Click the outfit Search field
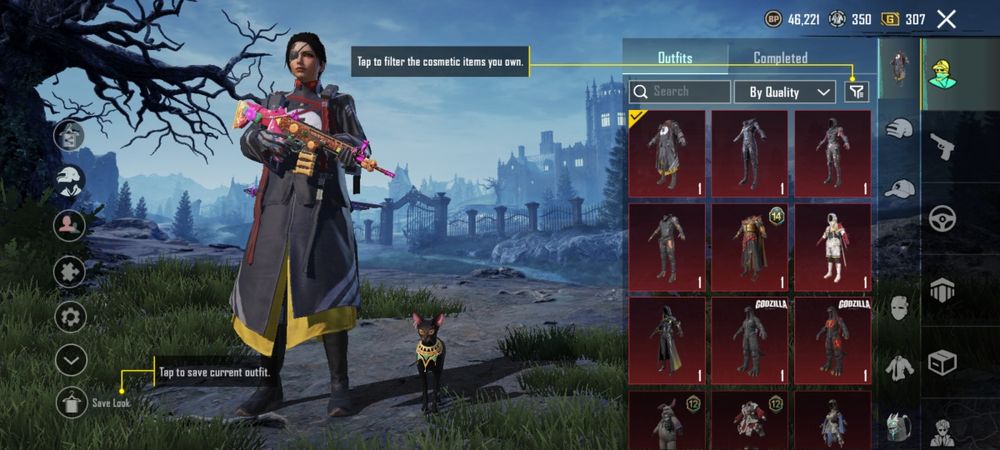 pos(680,92)
